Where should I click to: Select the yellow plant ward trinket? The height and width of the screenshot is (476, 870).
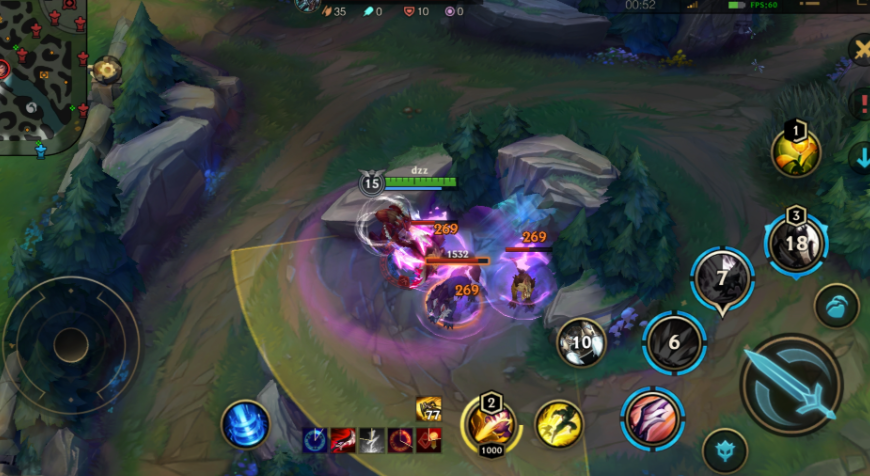(796, 153)
